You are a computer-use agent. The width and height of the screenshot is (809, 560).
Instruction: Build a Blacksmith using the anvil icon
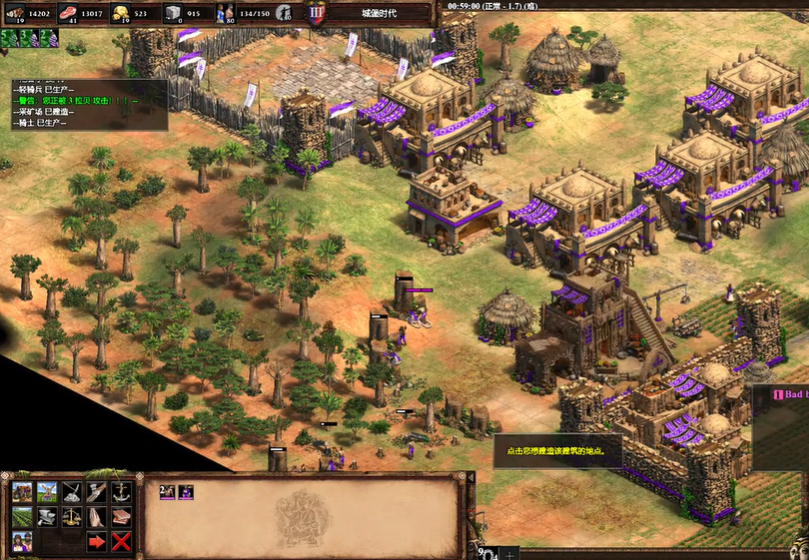(x=47, y=517)
